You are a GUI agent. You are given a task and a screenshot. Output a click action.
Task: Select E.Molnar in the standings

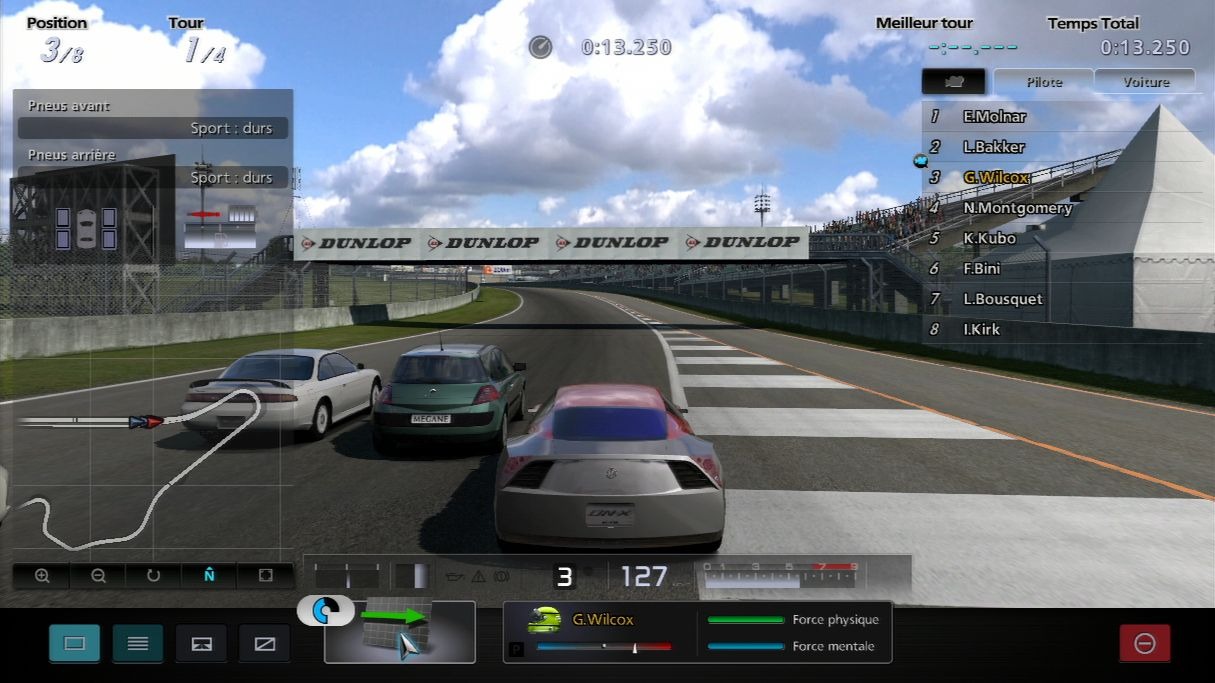click(994, 116)
